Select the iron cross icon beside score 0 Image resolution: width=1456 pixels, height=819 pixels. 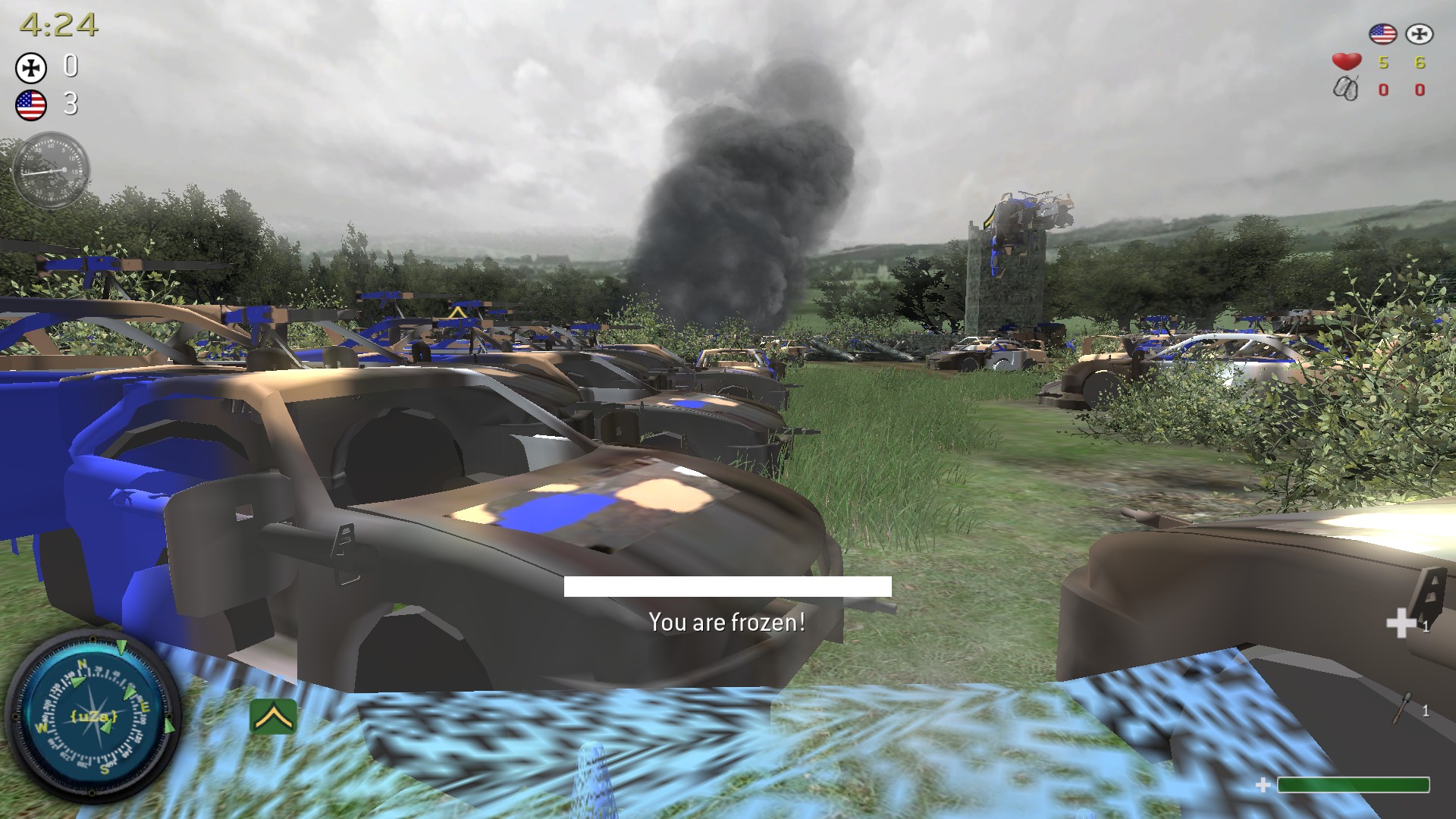[x=31, y=68]
